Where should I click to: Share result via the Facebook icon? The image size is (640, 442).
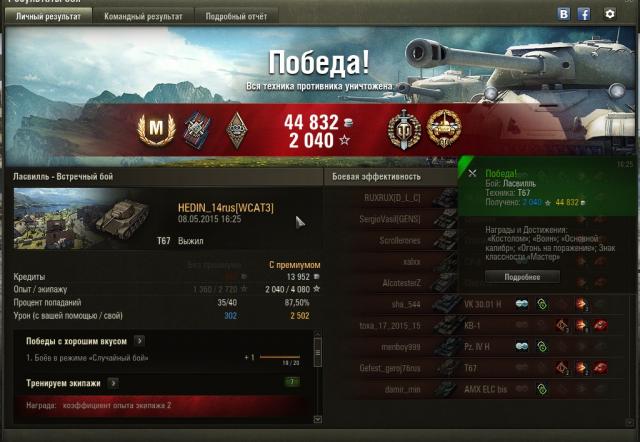(584, 14)
